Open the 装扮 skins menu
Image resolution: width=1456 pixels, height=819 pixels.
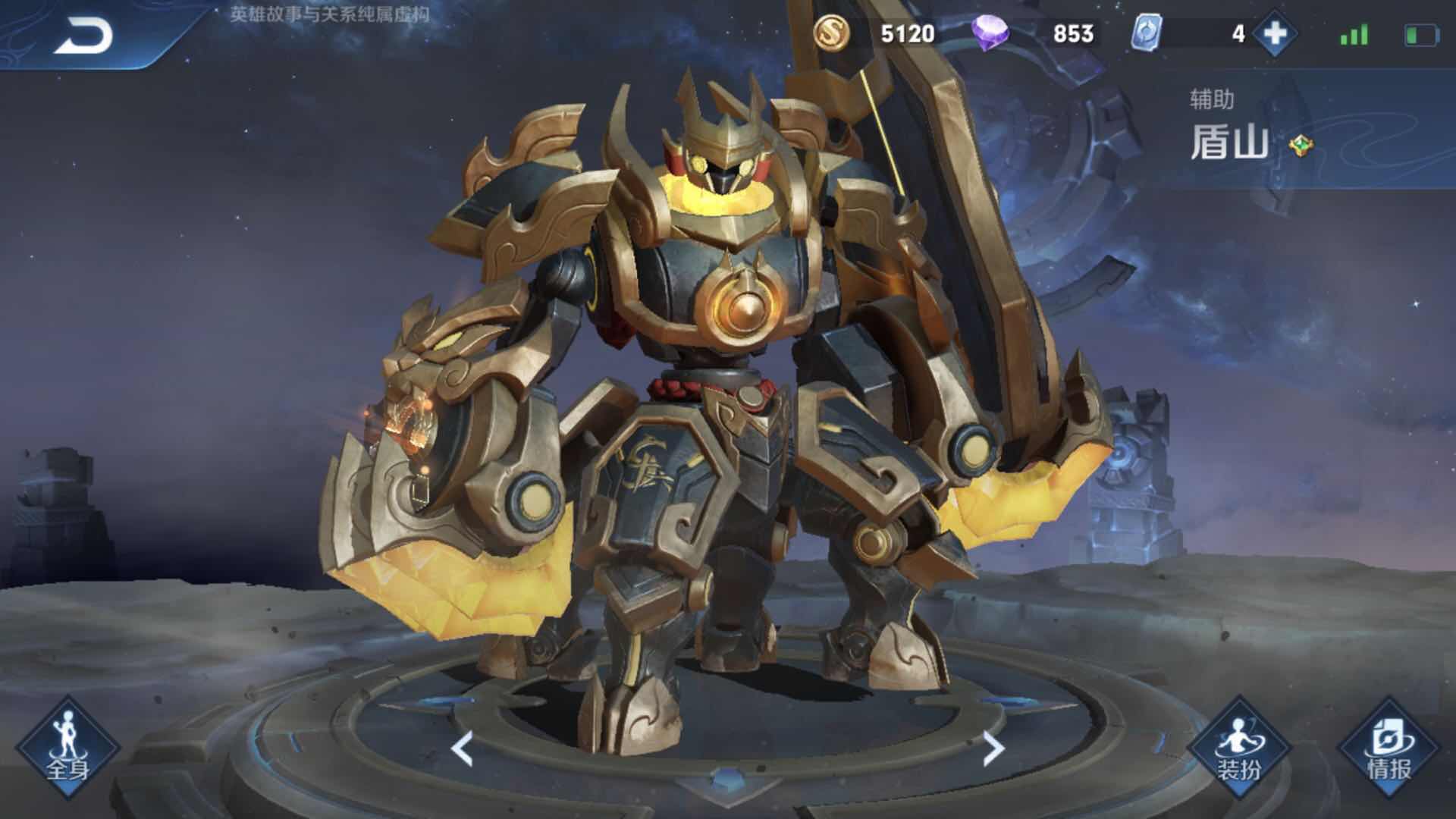coord(1239,748)
